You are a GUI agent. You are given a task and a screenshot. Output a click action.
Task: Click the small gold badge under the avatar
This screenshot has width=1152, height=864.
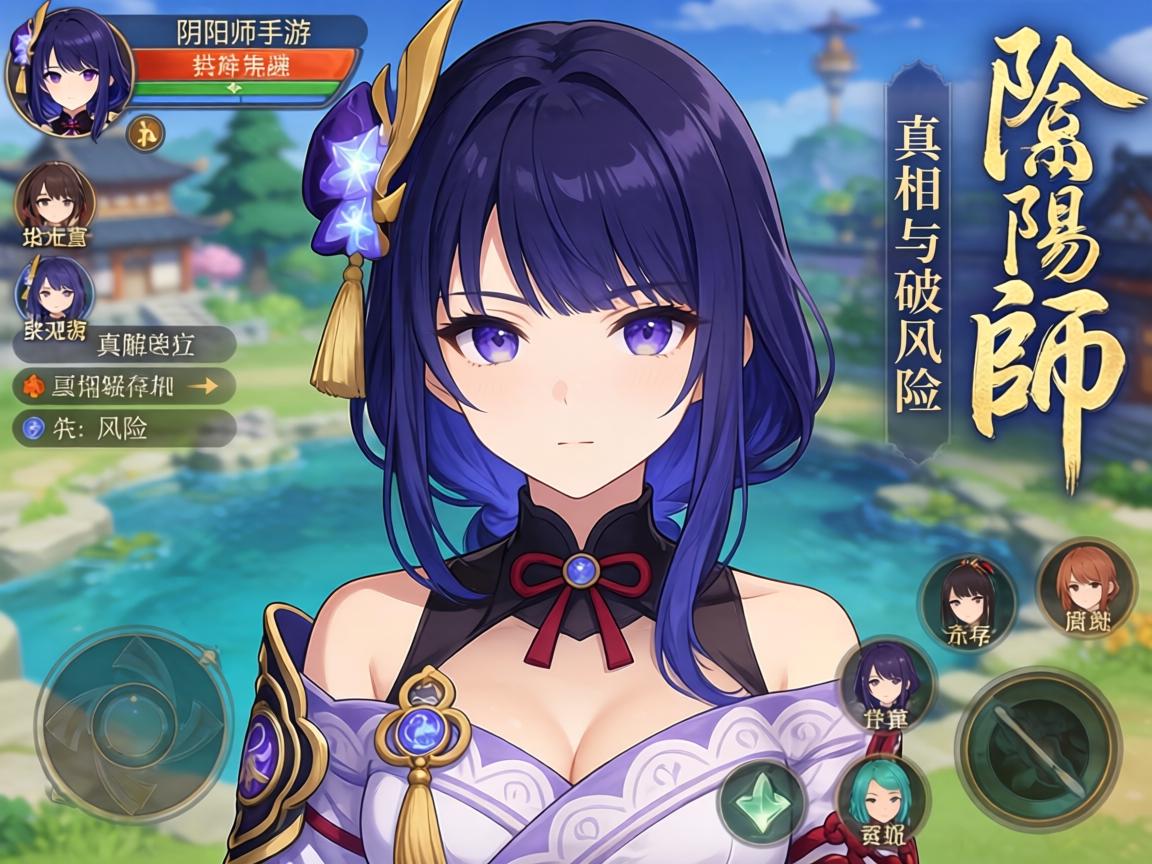point(146,132)
